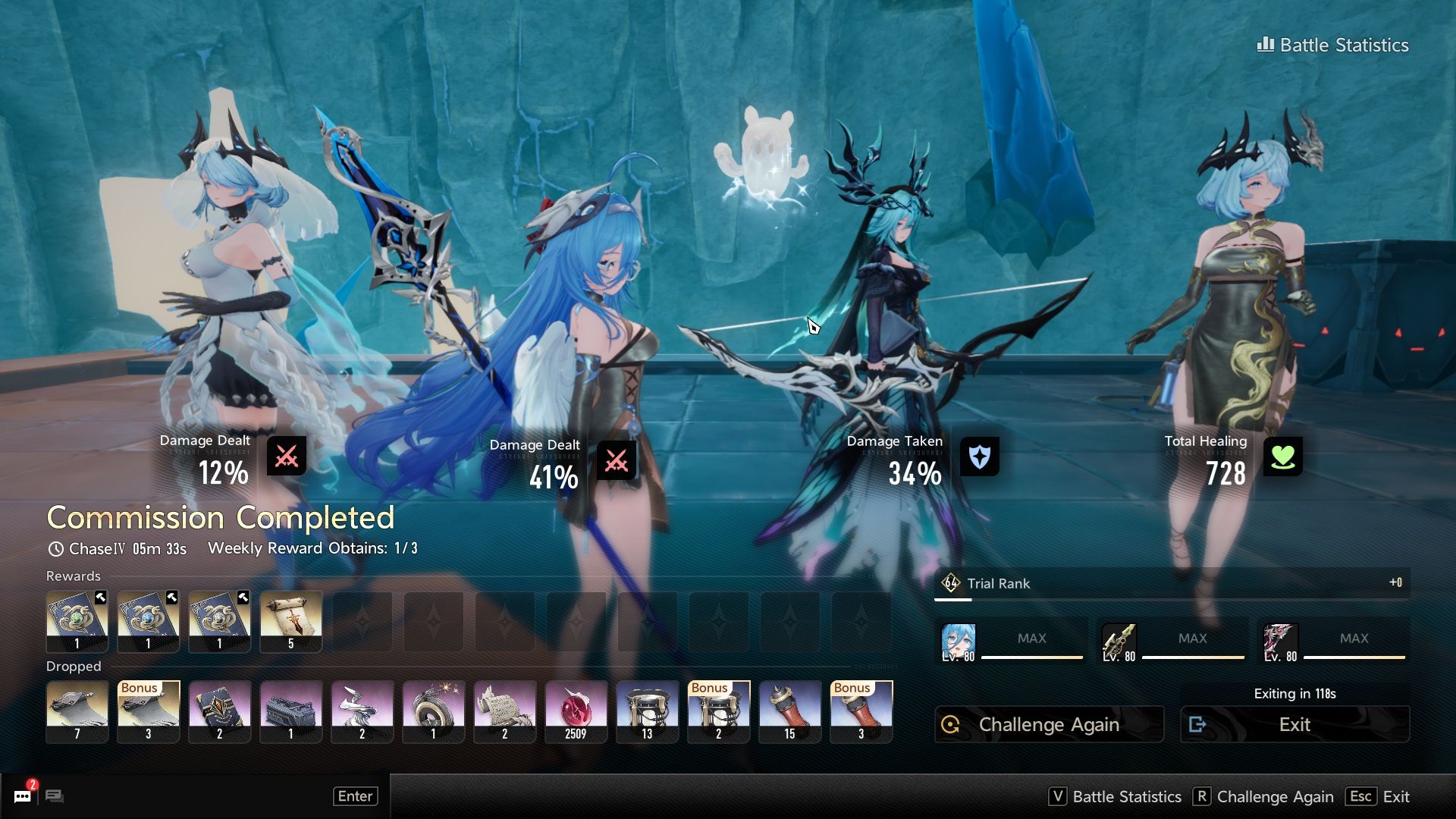Inspect the lantern cage drop showing 13
The height and width of the screenshot is (819, 1456).
(647, 711)
